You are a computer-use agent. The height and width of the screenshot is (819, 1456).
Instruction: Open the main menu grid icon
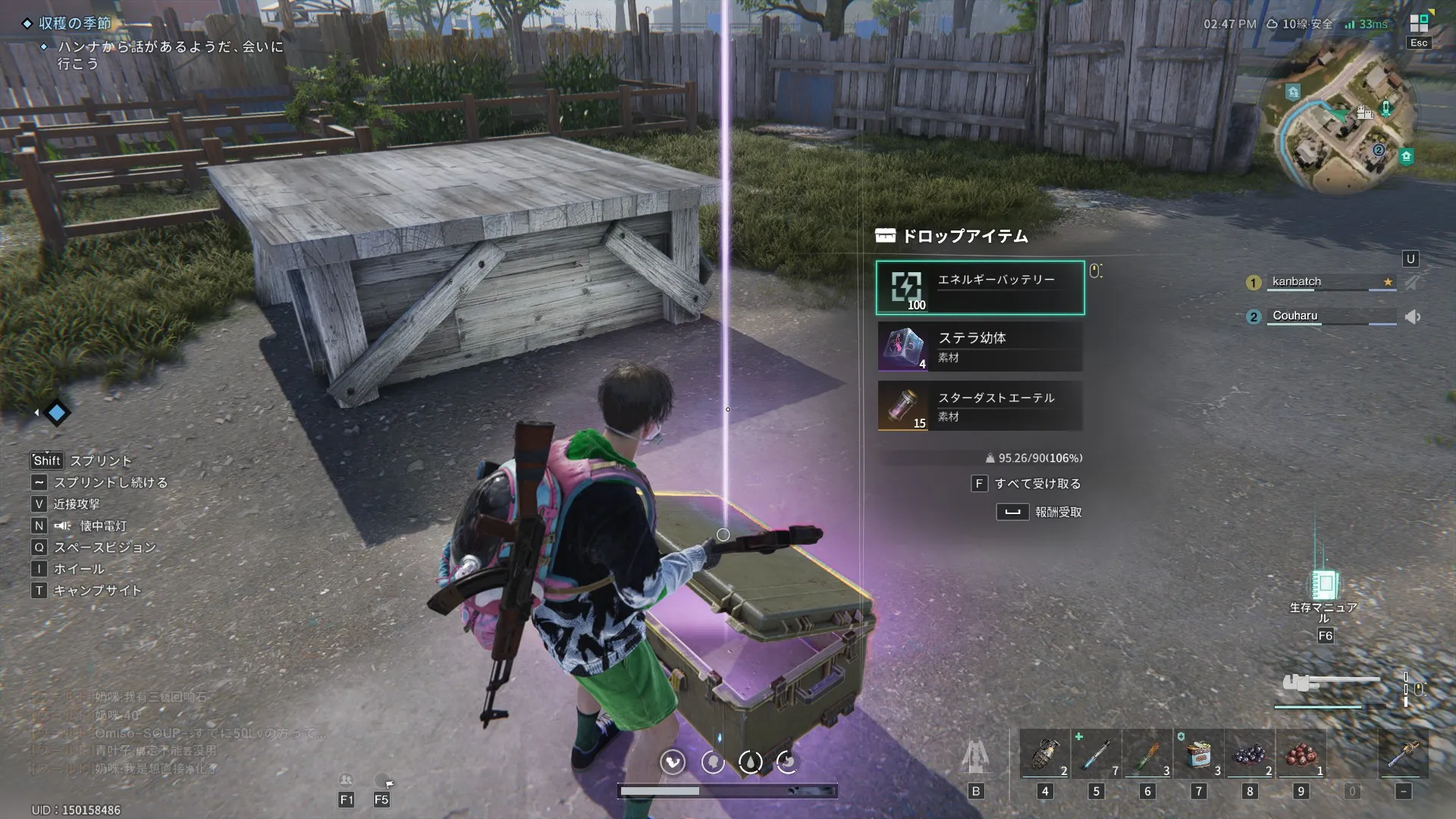(1418, 24)
